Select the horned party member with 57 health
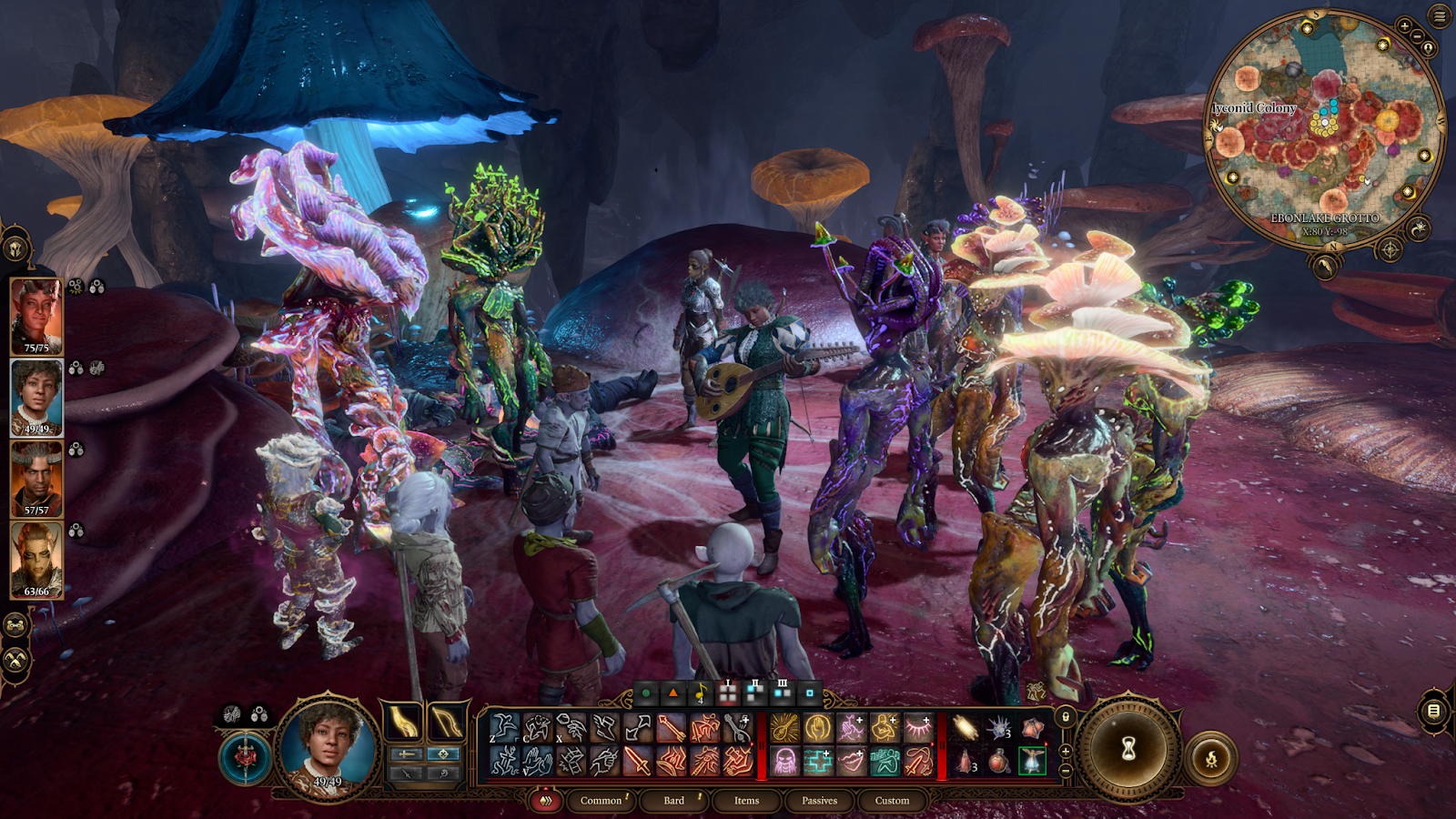Image resolution: width=1456 pixels, height=819 pixels. pos(36,478)
